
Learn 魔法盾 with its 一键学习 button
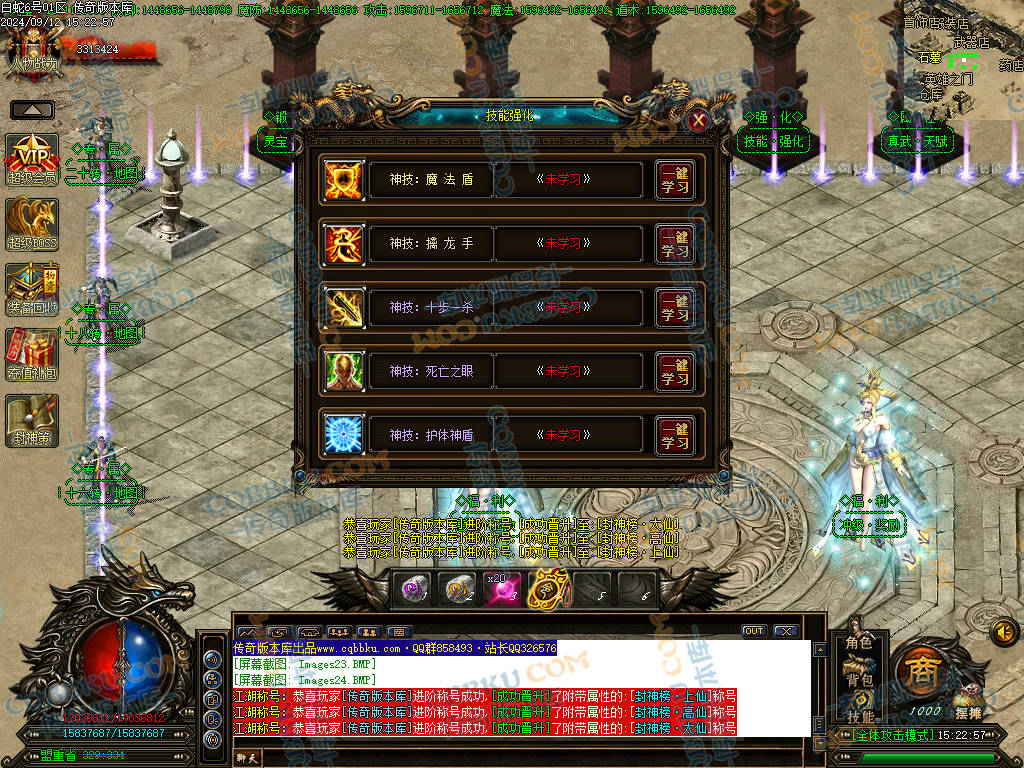[675, 180]
